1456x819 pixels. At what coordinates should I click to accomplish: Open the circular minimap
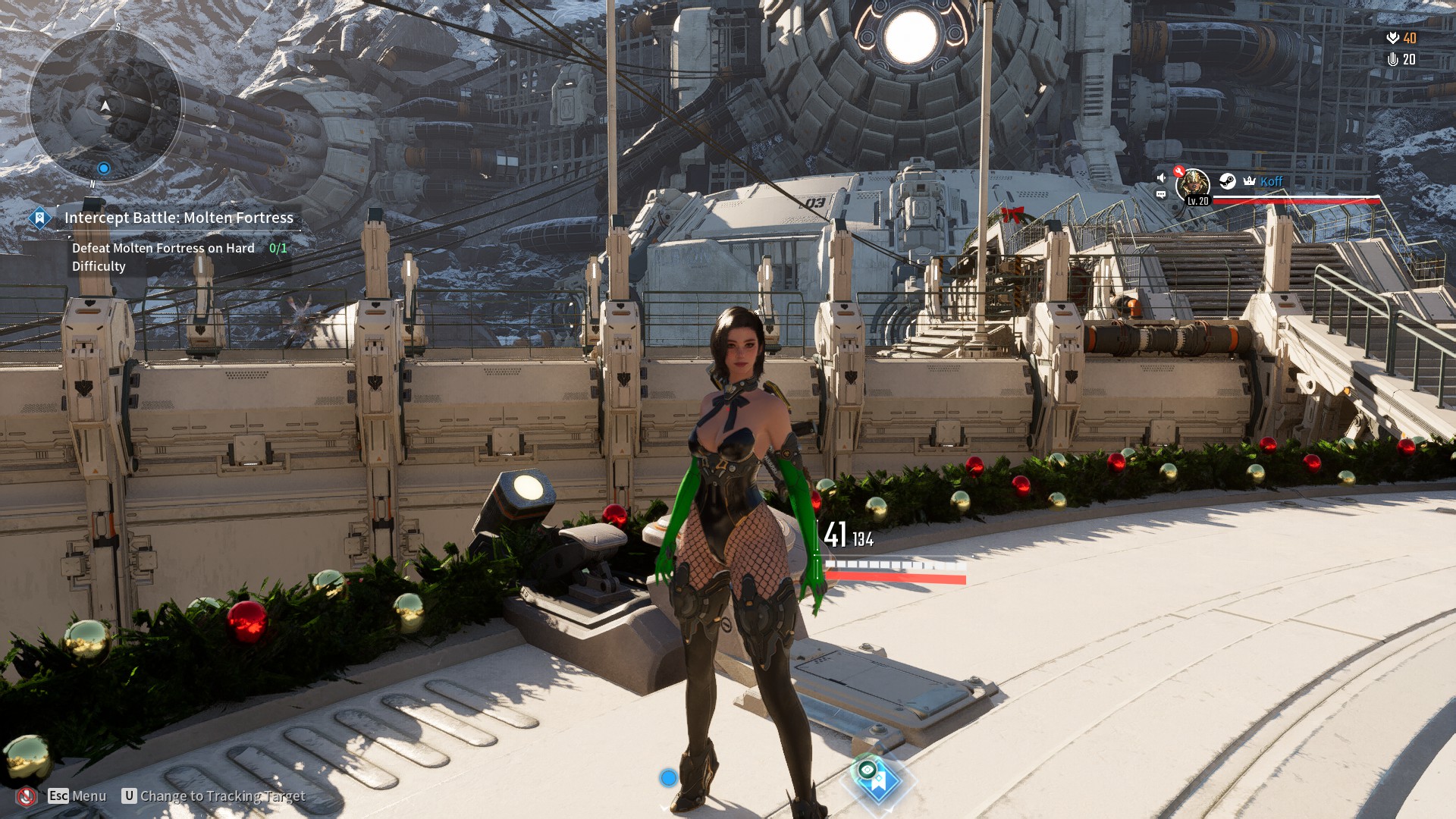105,106
